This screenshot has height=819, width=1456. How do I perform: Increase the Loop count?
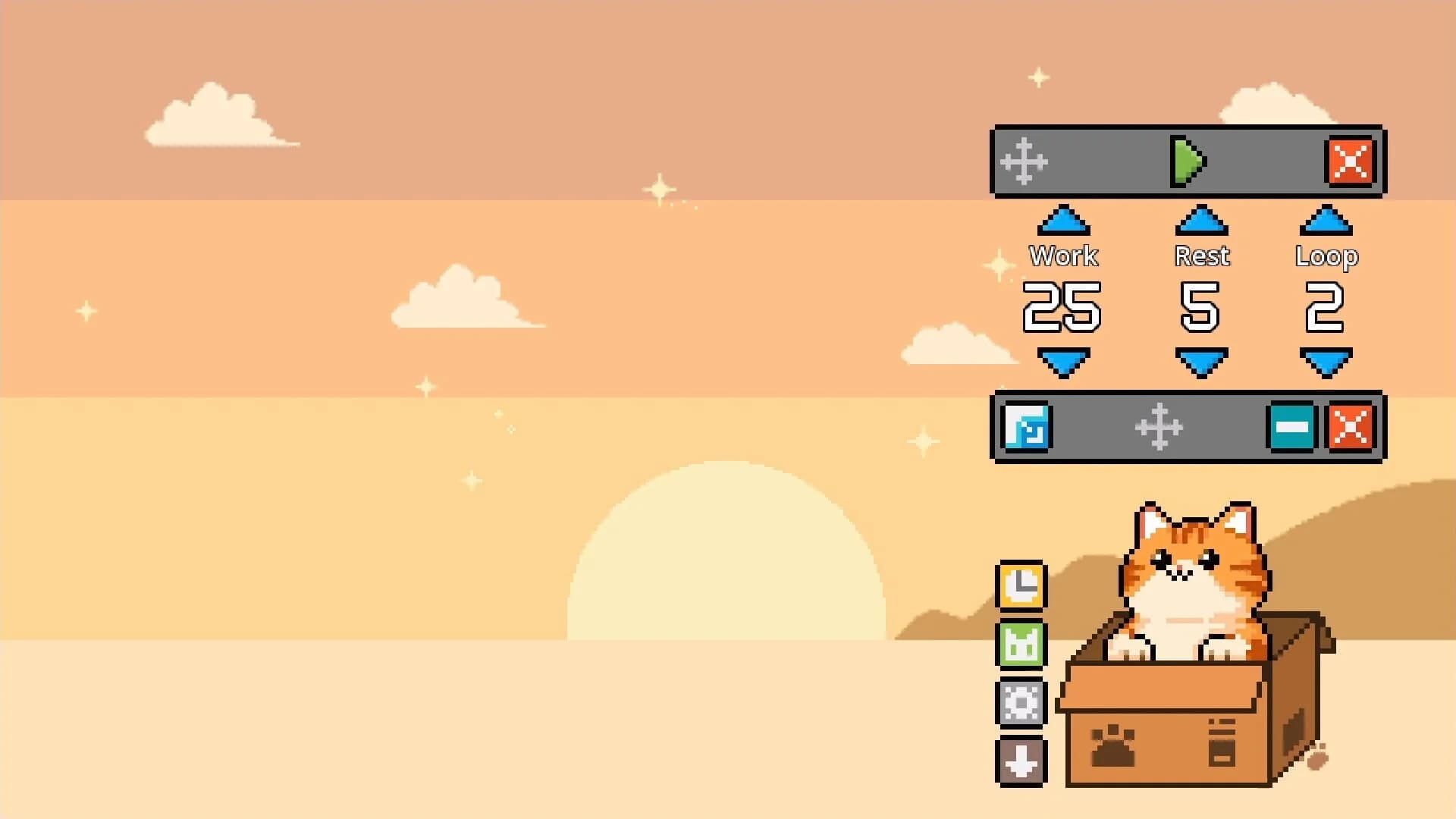(1326, 222)
